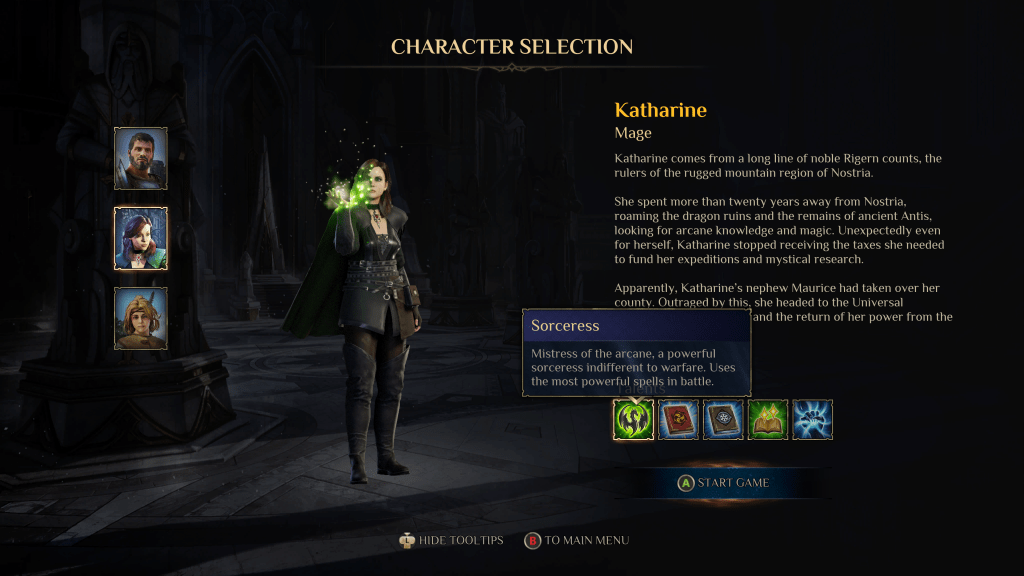Inspect the red spellbook talent icon
This screenshot has height=576, width=1024.
(x=678, y=420)
